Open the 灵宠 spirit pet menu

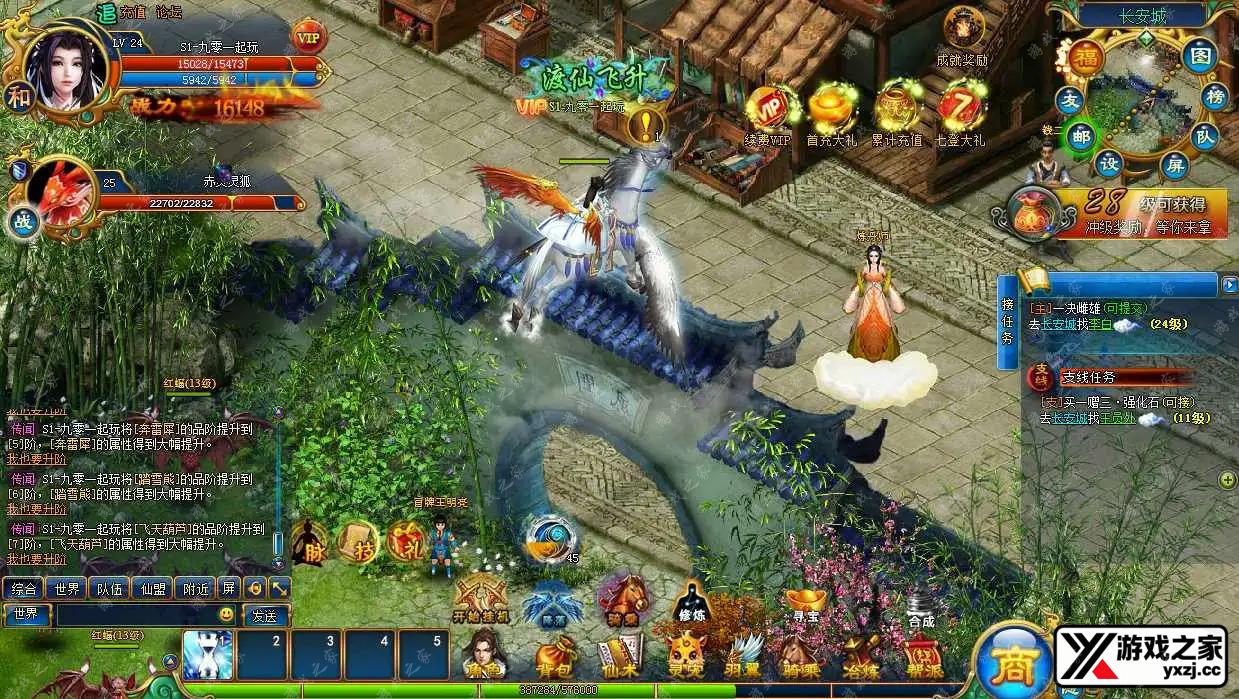(x=686, y=656)
